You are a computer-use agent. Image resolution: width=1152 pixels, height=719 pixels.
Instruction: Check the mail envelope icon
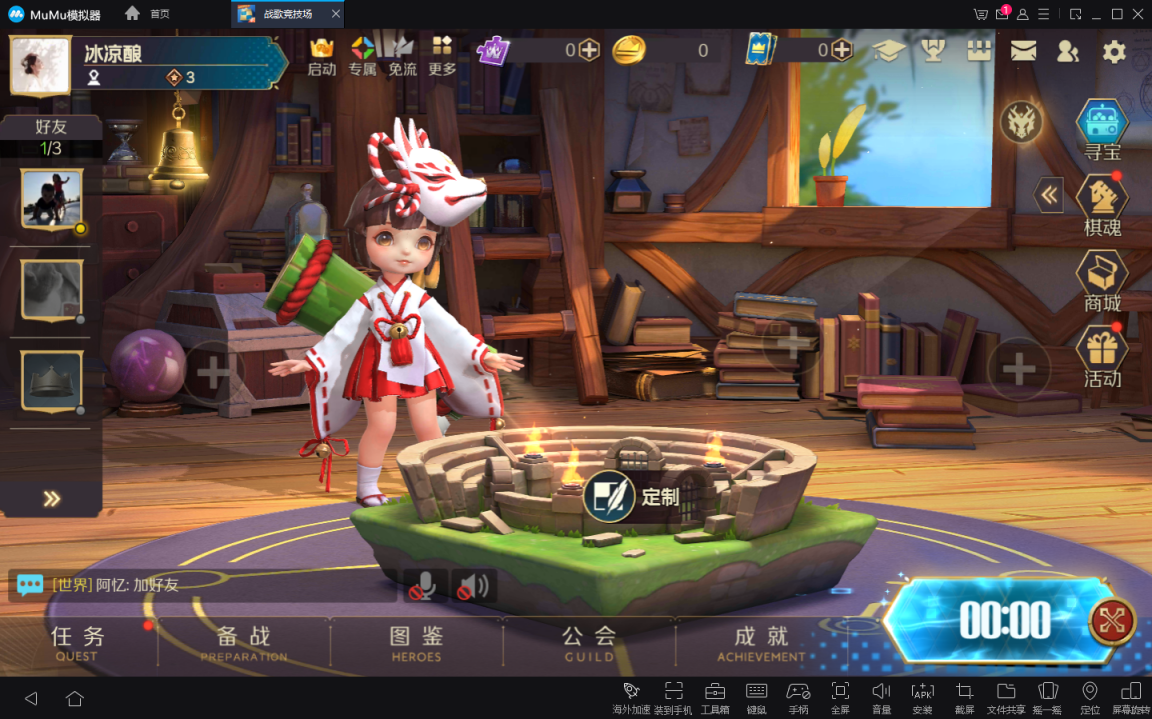coord(1023,52)
